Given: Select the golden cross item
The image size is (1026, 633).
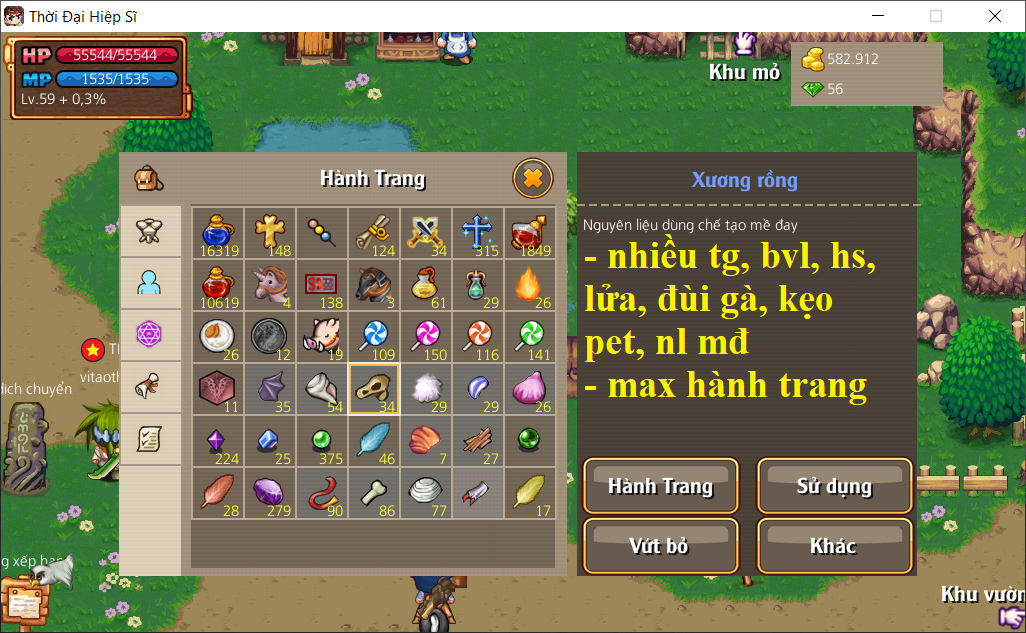Looking at the screenshot, I should [x=269, y=233].
